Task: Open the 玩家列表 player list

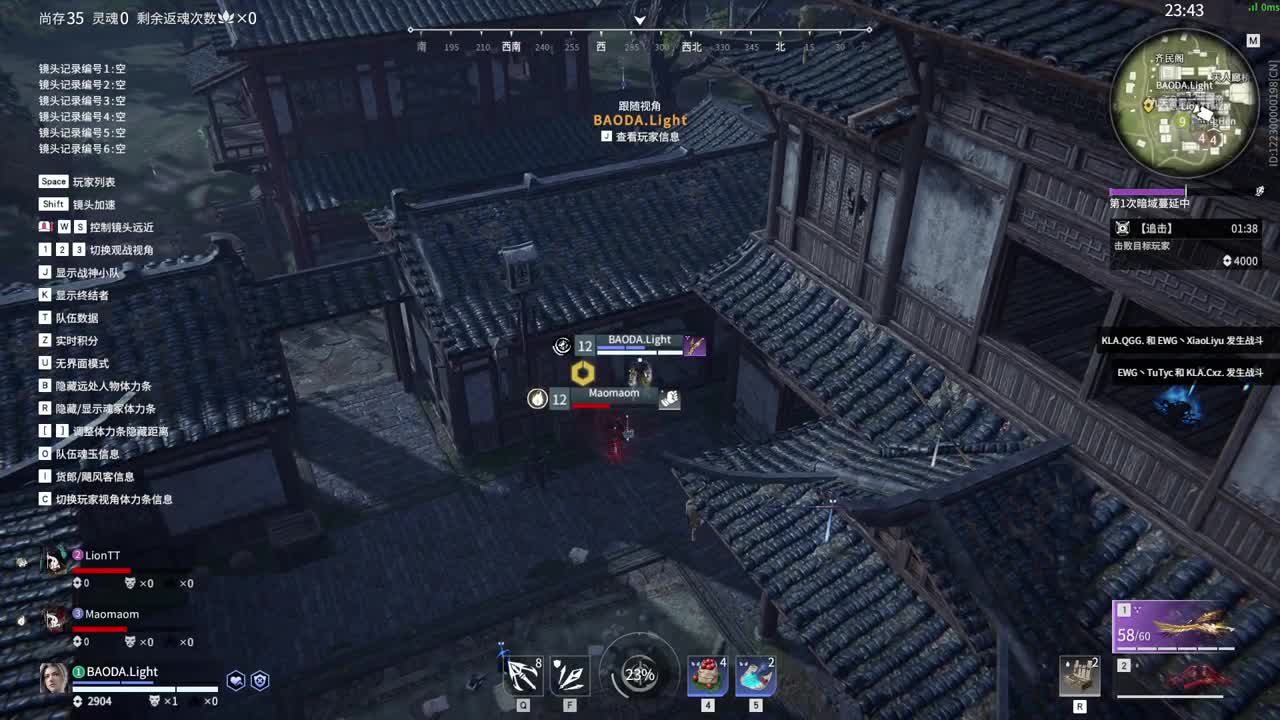Action: click(75, 182)
